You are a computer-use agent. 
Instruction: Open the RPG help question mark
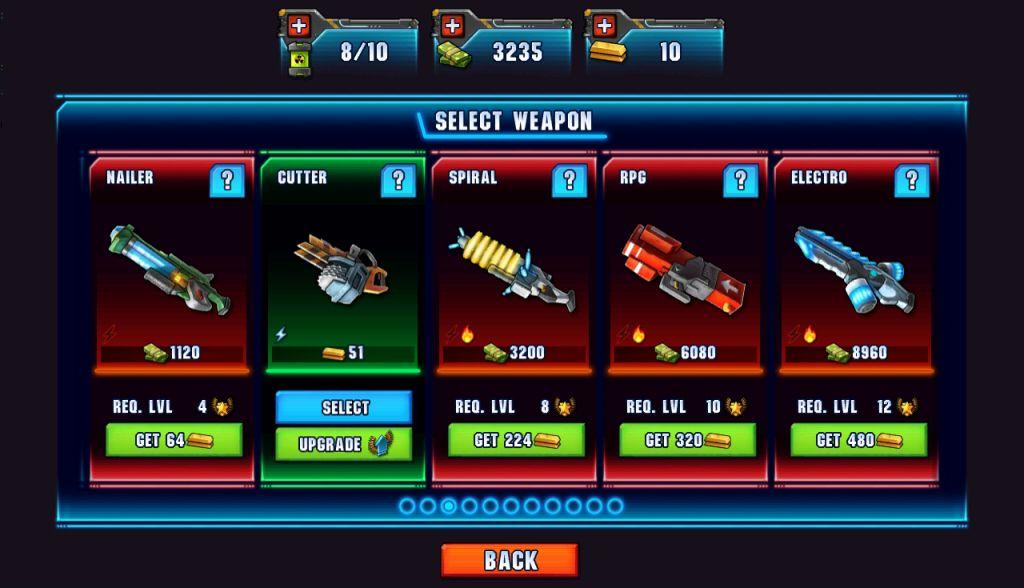[740, 180]
